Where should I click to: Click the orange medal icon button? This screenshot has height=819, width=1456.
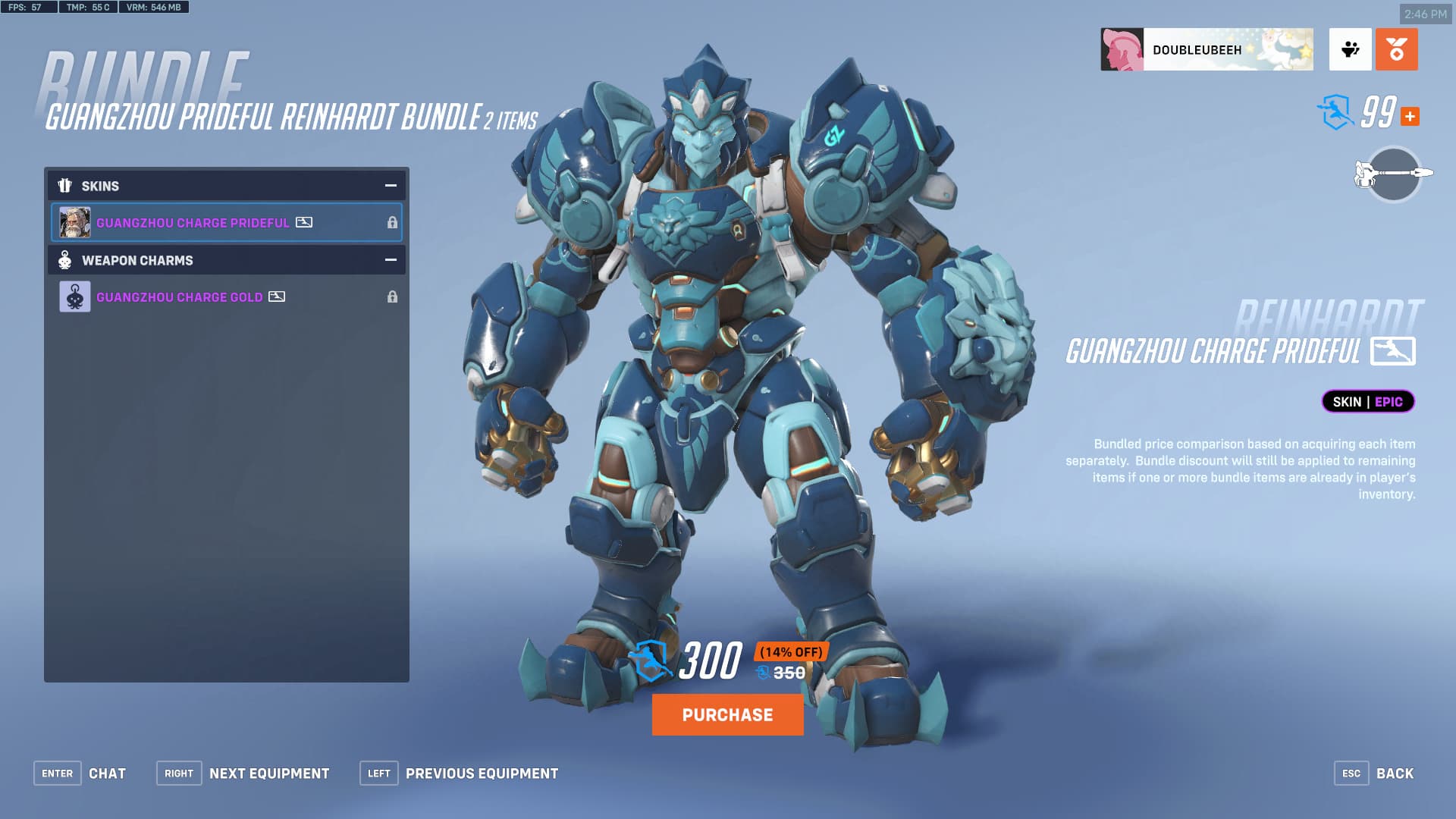[x=1396, y=50]
